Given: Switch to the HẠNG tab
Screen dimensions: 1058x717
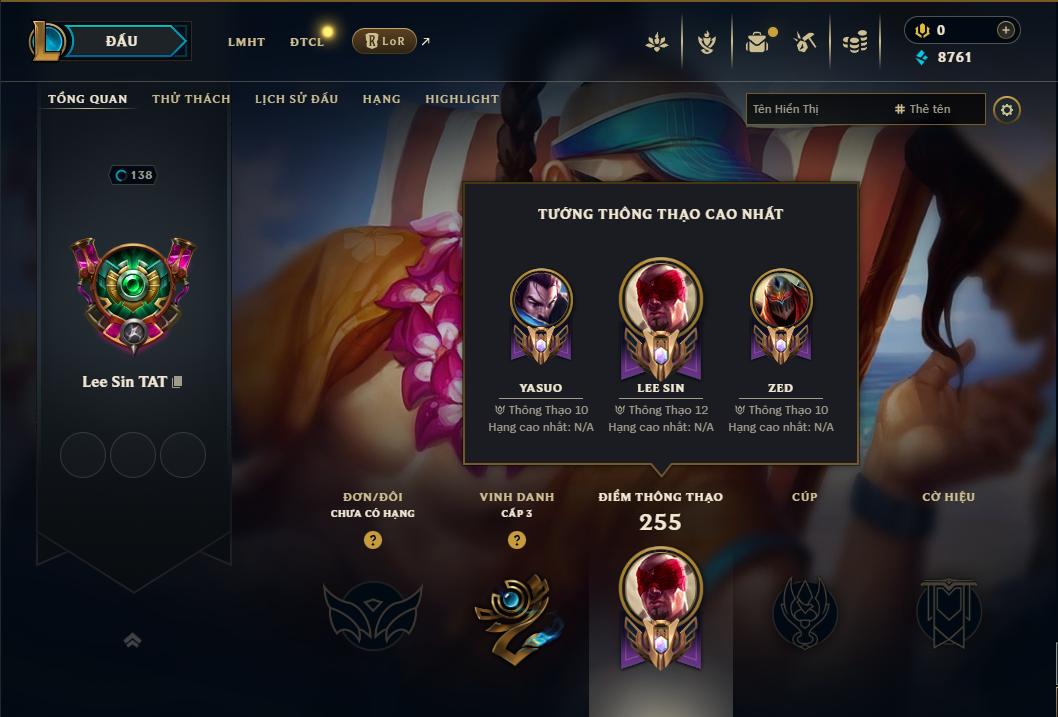Looking at the screenshot, I should 381,99.
